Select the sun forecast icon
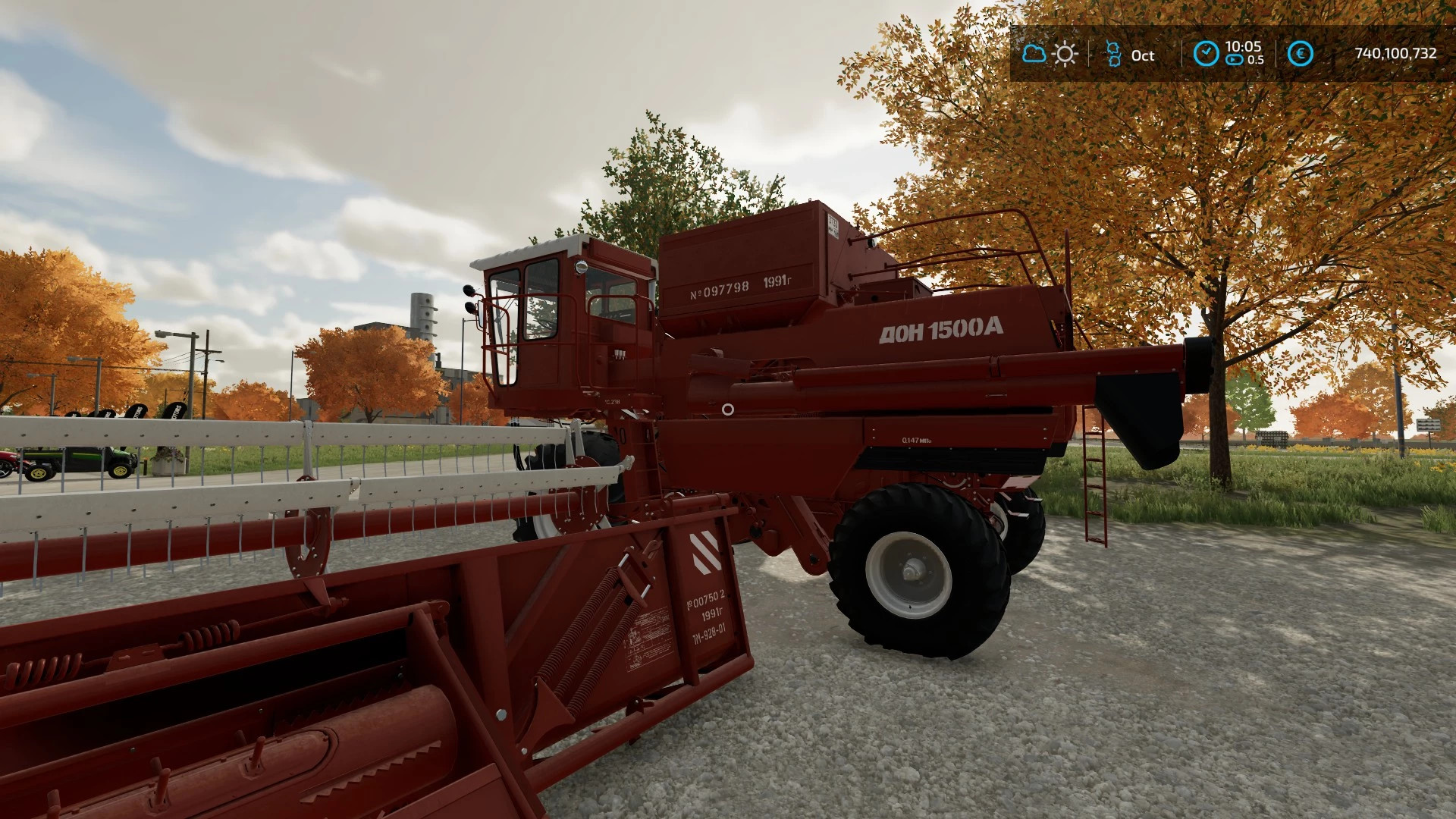 pyautogui.click(x=1065, y=55)
